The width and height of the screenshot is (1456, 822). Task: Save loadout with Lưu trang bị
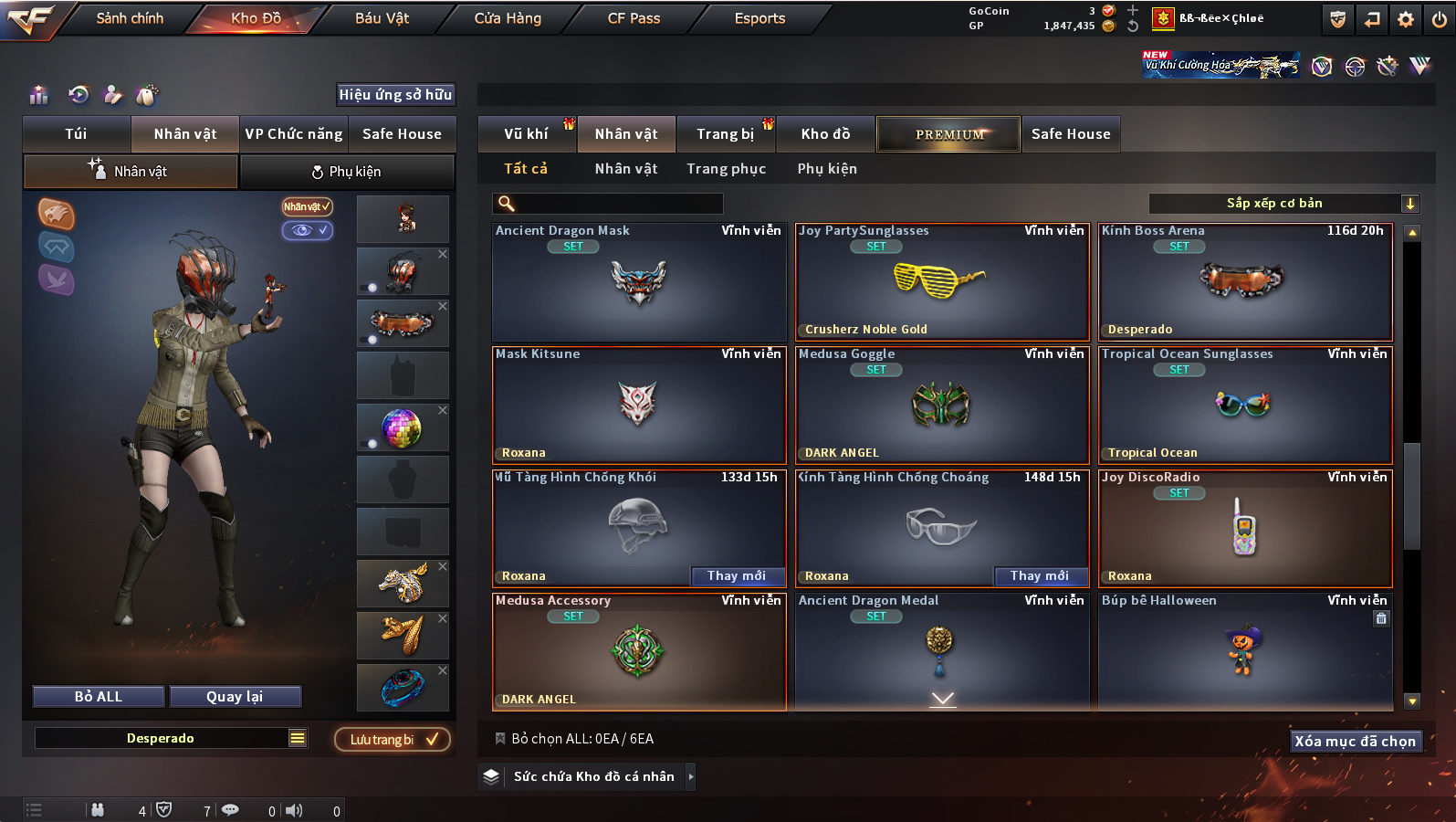(x=393, y=740)
